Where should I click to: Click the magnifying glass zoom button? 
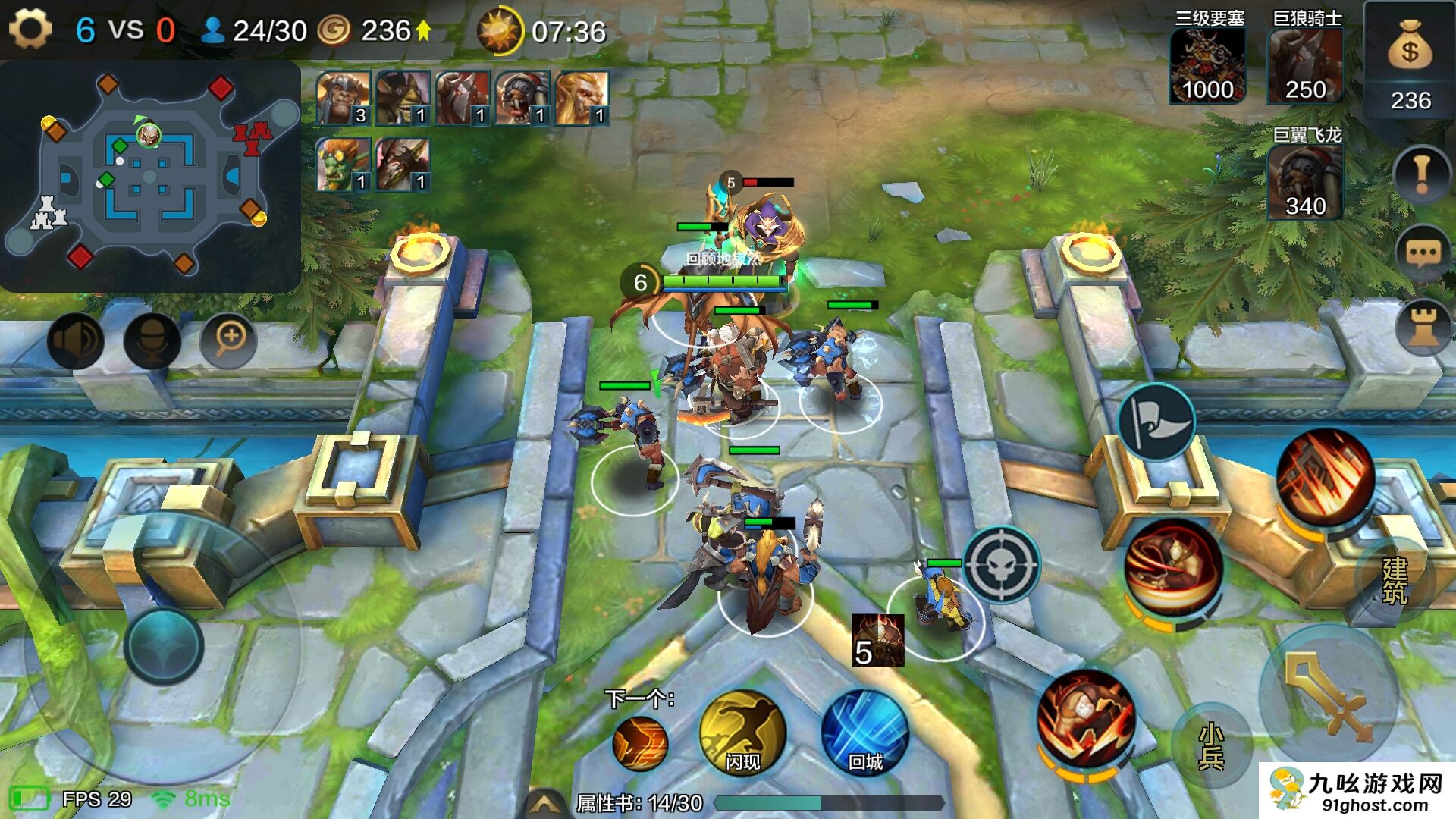click(x=228, y=339)
